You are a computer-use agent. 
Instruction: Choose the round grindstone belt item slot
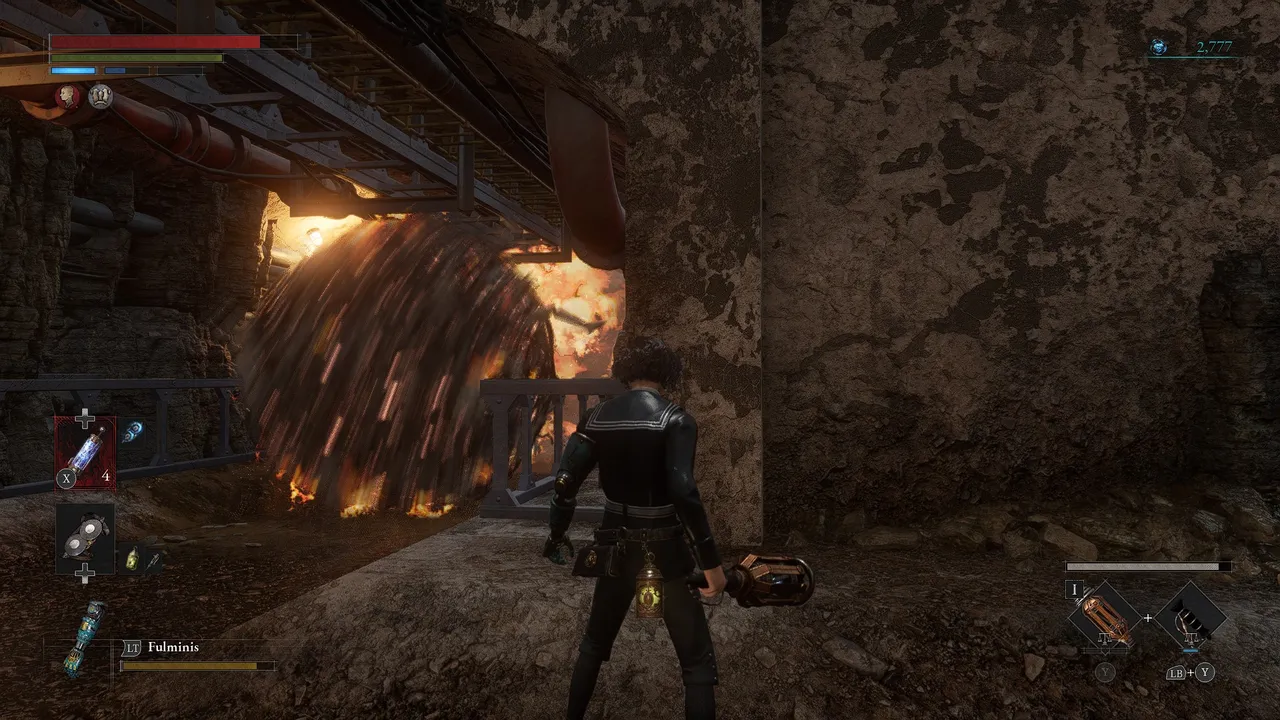(x=85, y=540)
